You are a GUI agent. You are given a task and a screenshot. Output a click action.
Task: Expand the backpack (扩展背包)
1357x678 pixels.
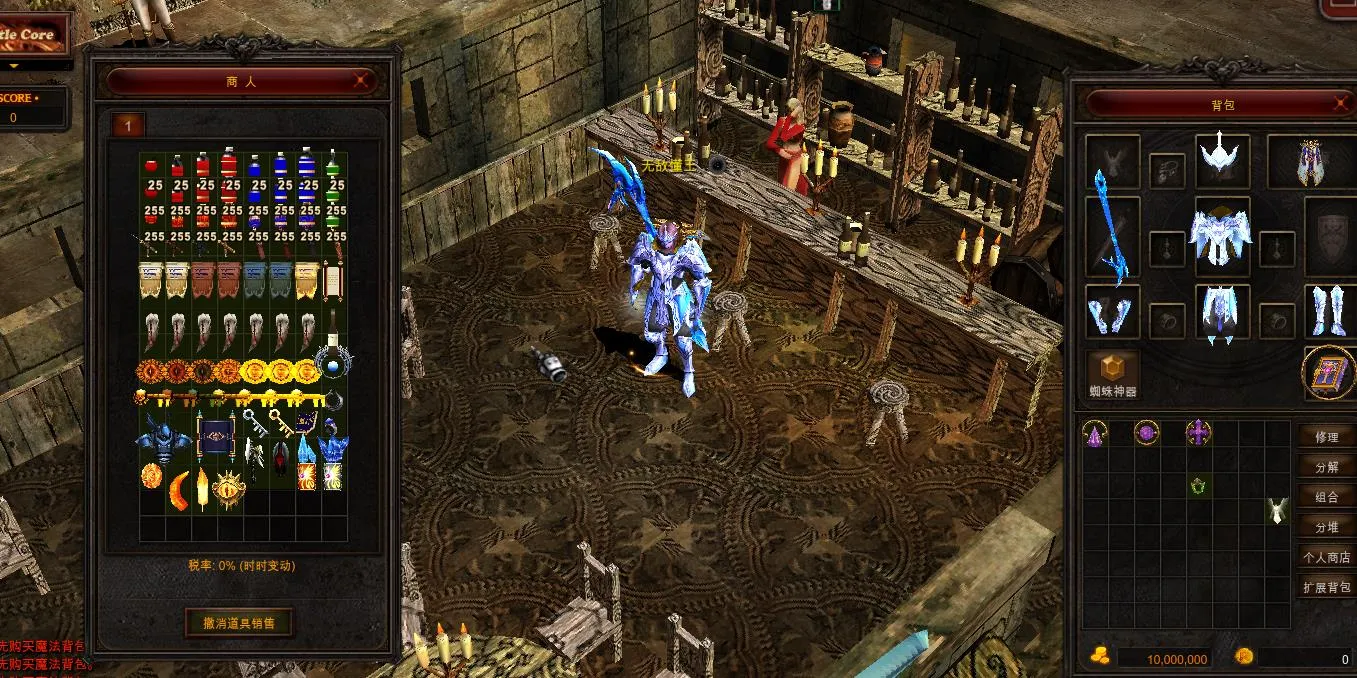point(1326,587)
